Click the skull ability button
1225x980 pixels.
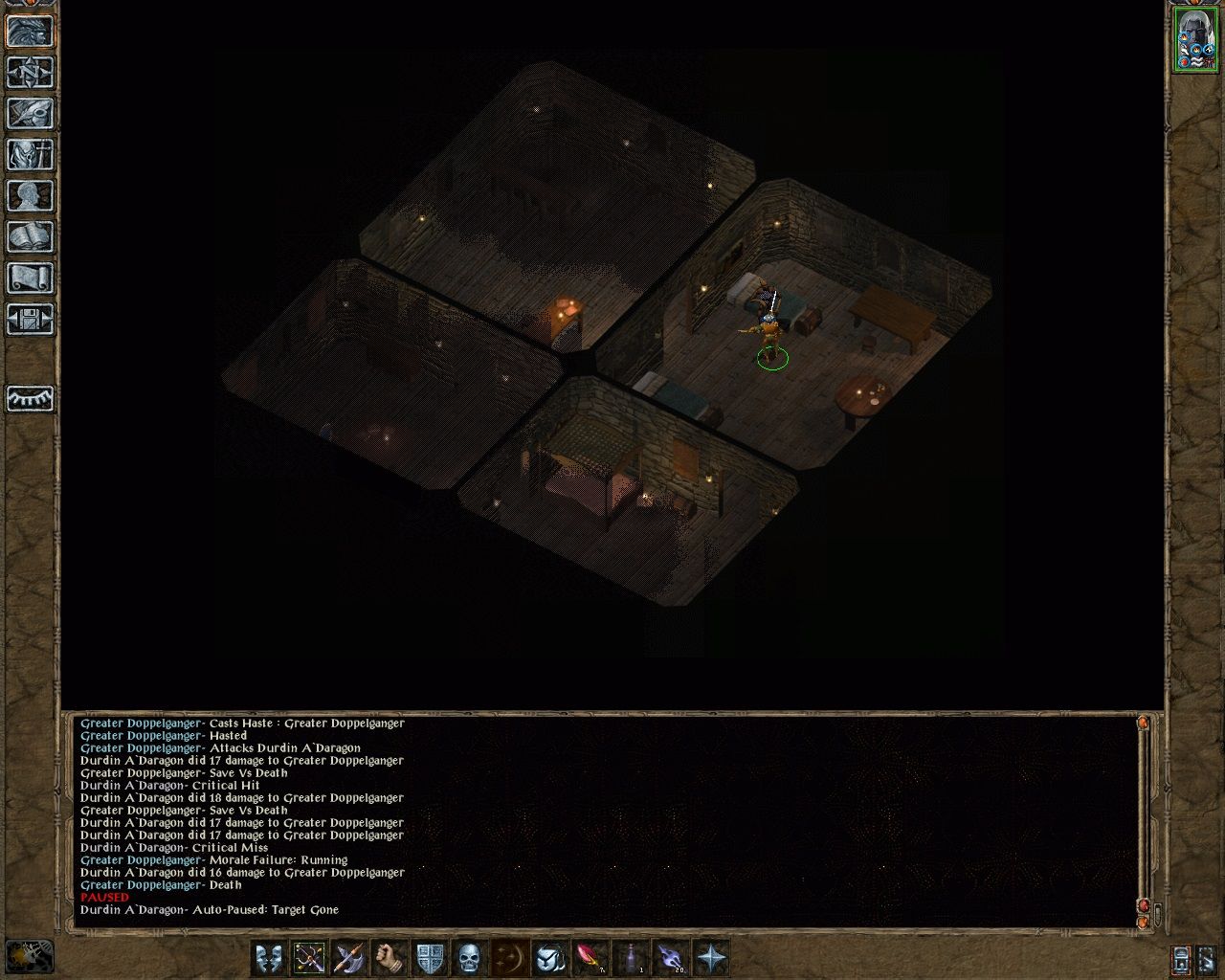468,957
